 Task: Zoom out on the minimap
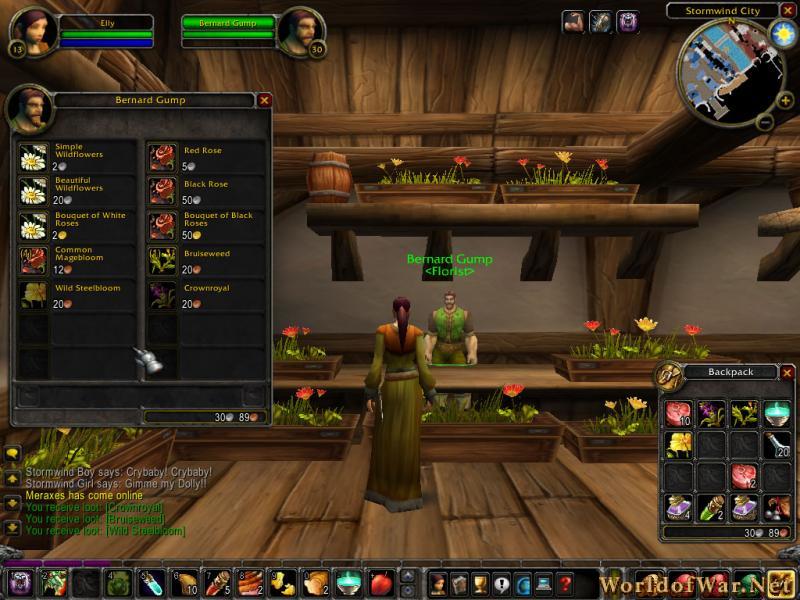(762, 123)
